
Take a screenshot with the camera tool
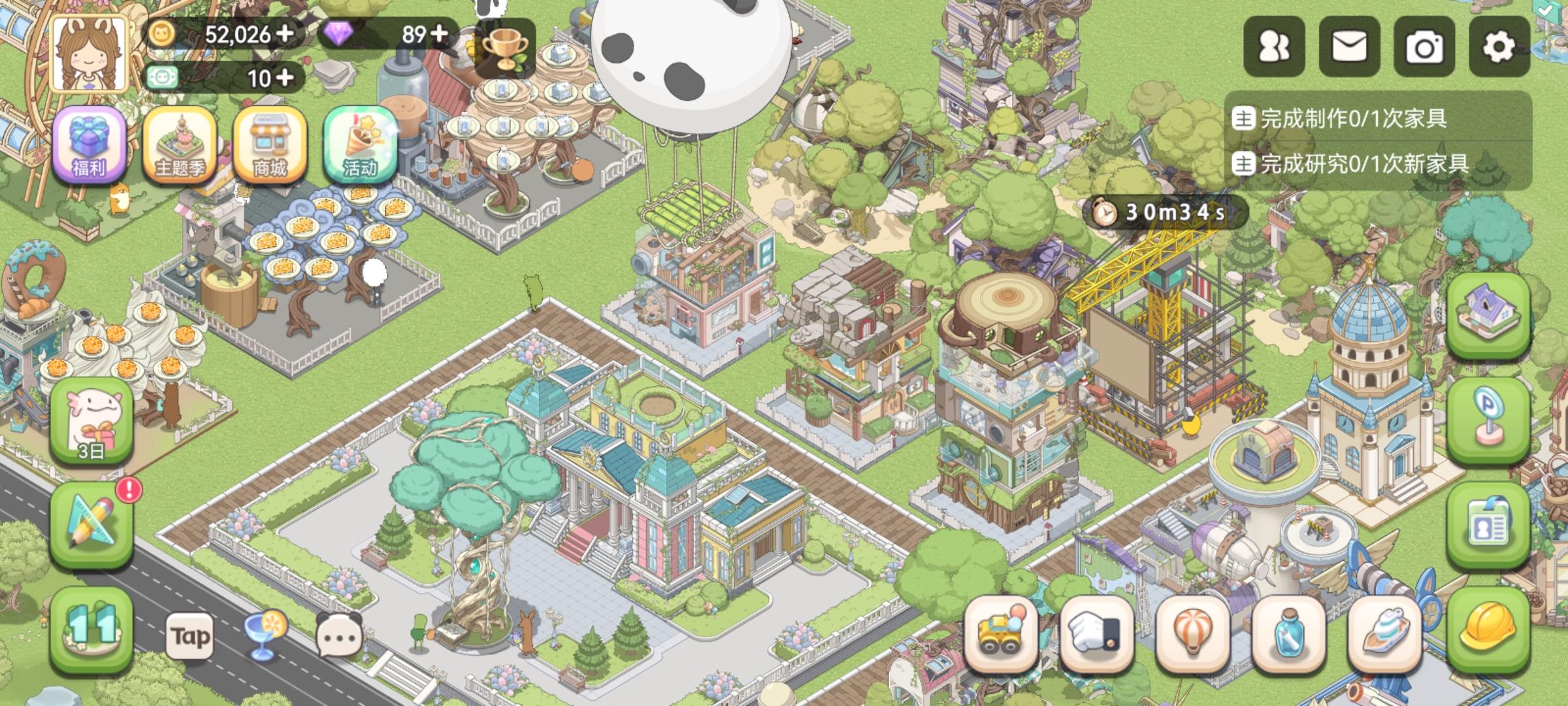pos(1424,47)
